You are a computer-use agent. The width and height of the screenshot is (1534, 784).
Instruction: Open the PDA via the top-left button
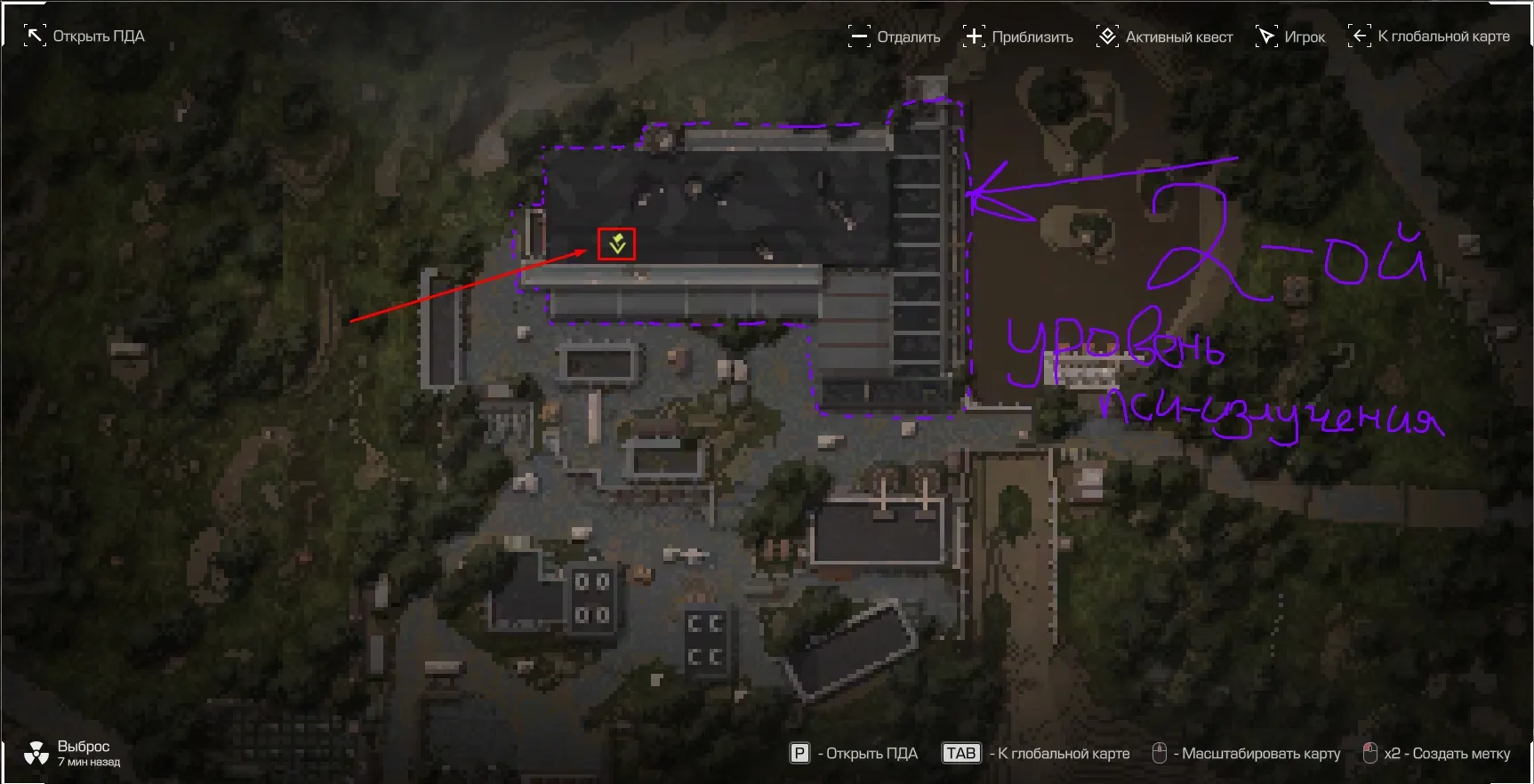(84, 36)
